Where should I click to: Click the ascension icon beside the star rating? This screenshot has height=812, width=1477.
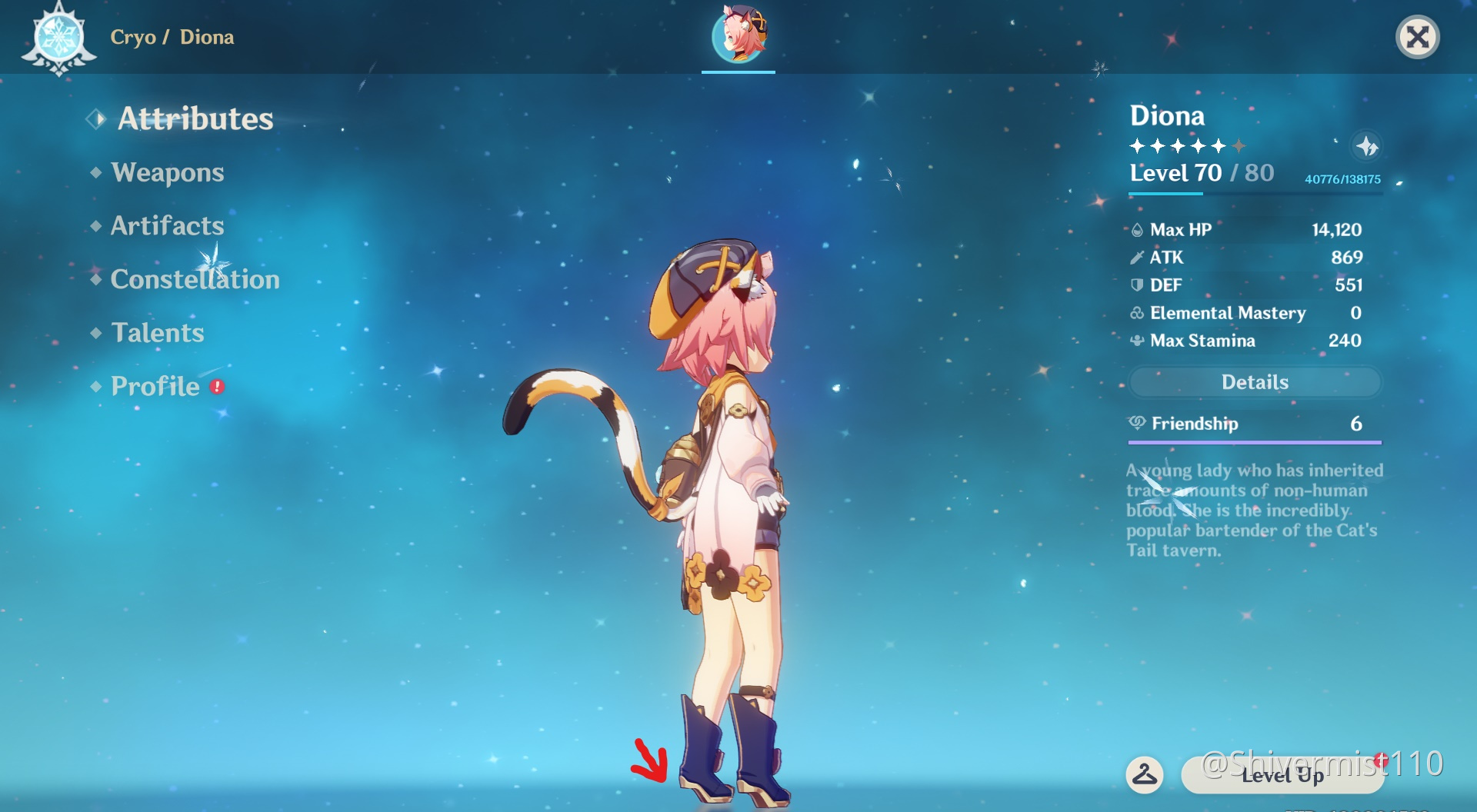(x=1367, y=146)
